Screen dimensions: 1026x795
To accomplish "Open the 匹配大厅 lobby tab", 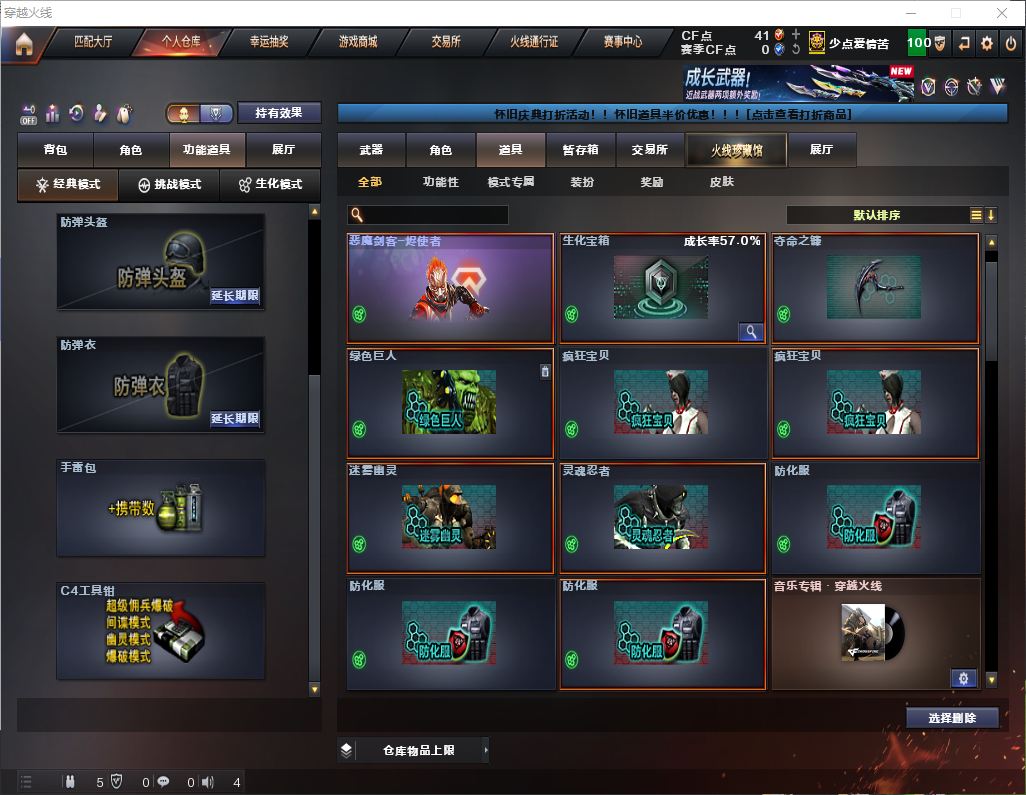I will (93, 43).
